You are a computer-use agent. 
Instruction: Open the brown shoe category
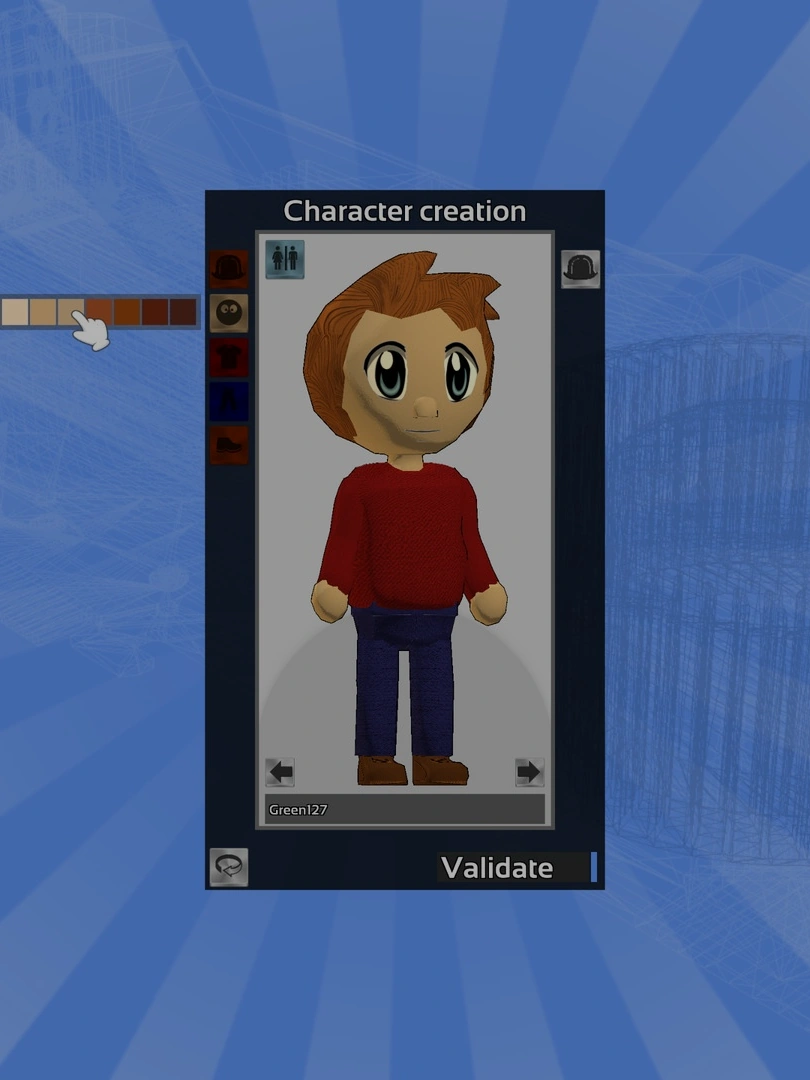point(229,445)
